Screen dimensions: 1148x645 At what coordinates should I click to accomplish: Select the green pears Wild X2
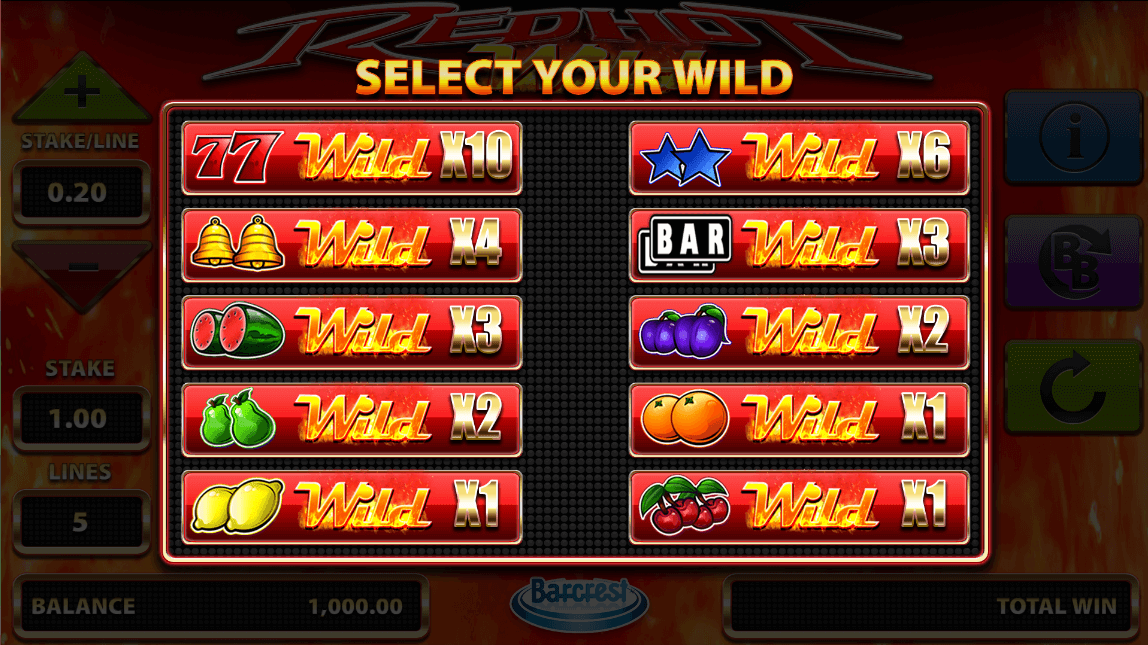(x=351, y=418)
